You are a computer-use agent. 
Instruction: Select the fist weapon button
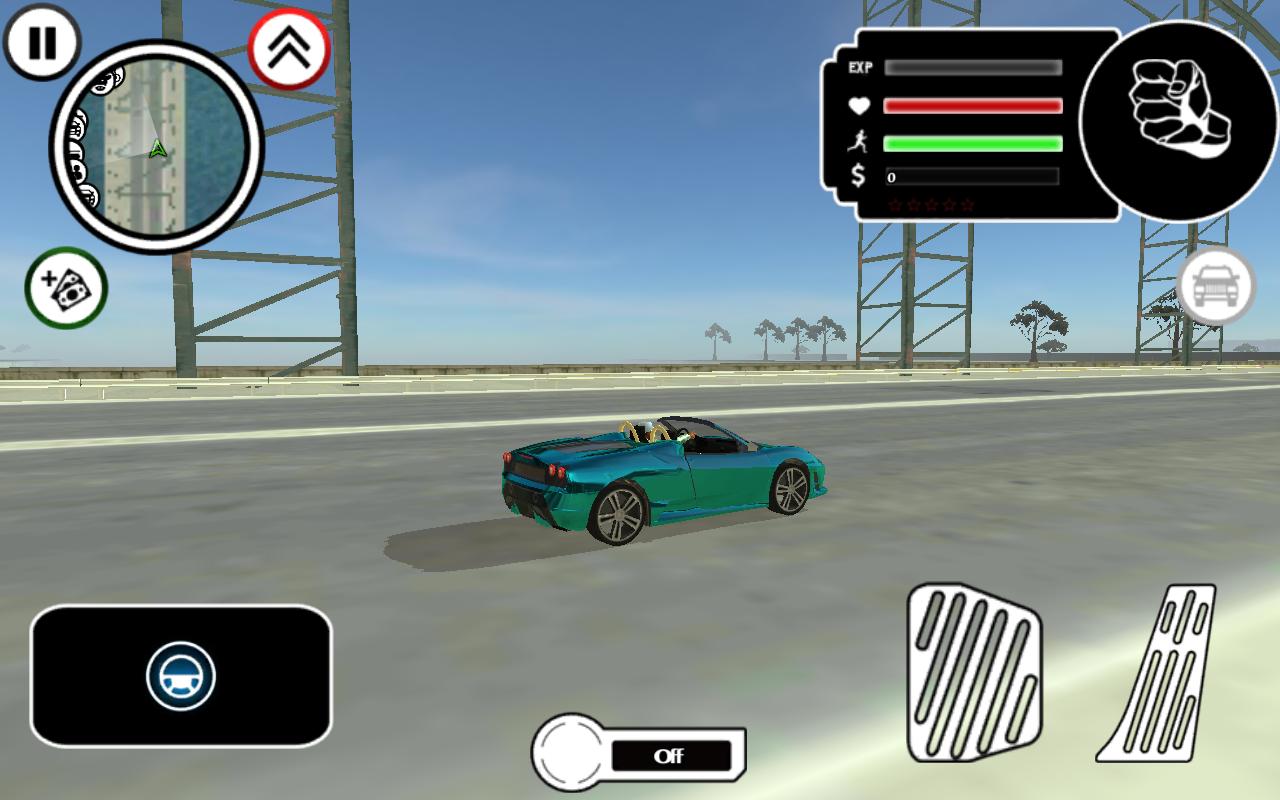tap(1178, 120)
